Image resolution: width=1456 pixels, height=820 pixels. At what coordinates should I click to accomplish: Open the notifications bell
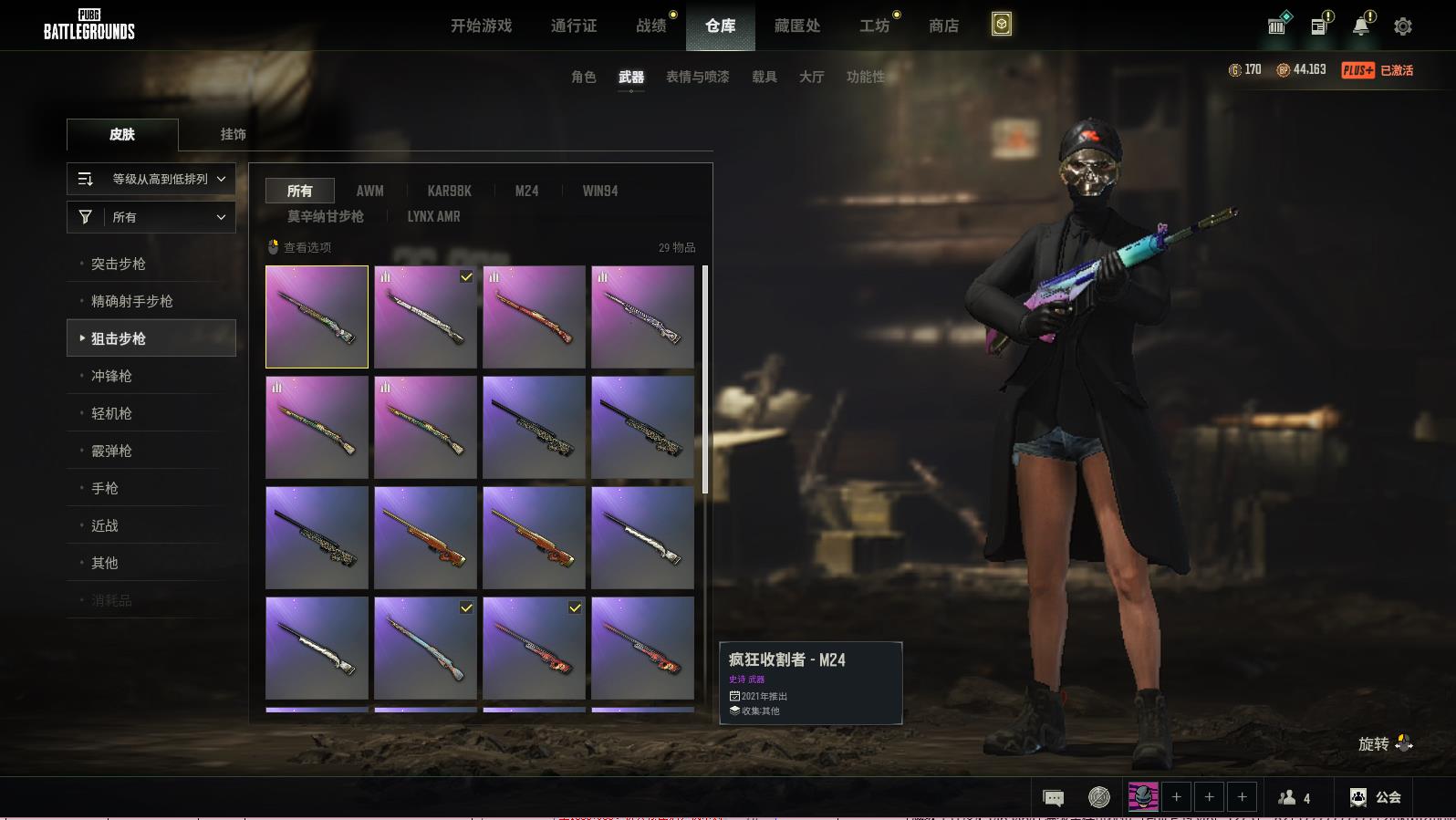click(x=1361, y=26)
